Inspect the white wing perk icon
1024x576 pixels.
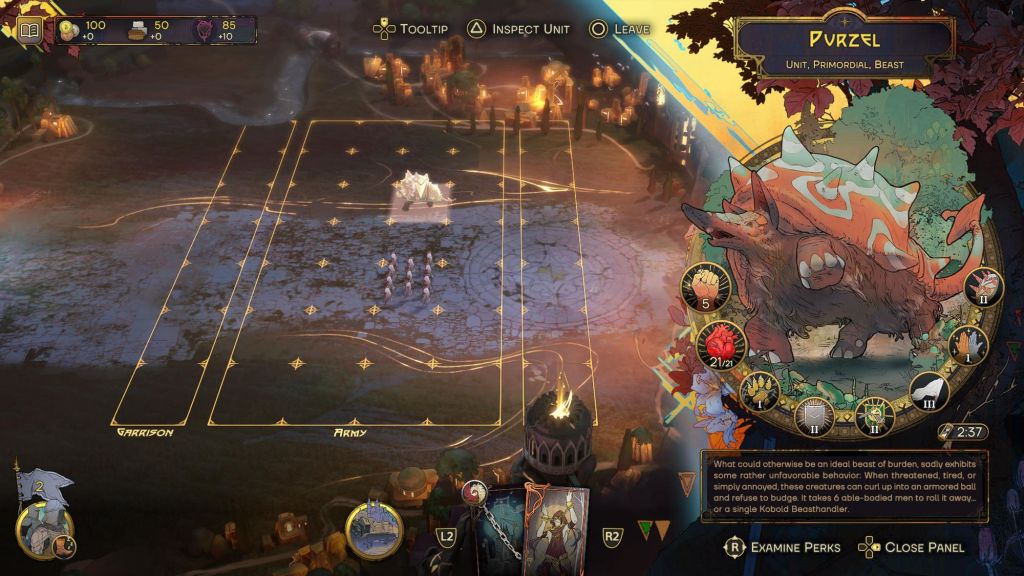[x=929, y=391]
